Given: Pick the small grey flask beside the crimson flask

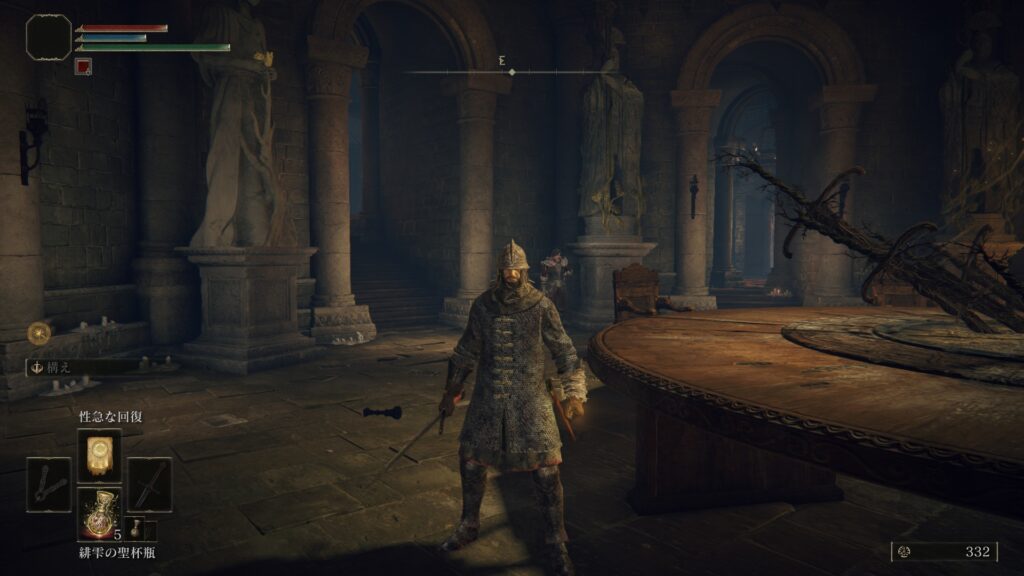Looking at the screenshot, I should tap(136, 529).
